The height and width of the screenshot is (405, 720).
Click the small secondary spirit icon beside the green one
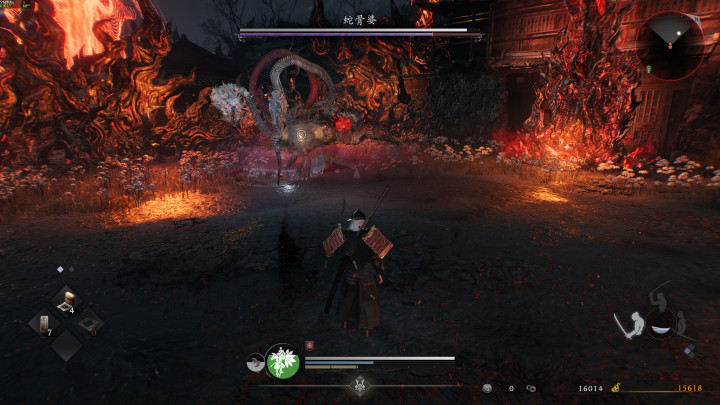click(255, 364)
